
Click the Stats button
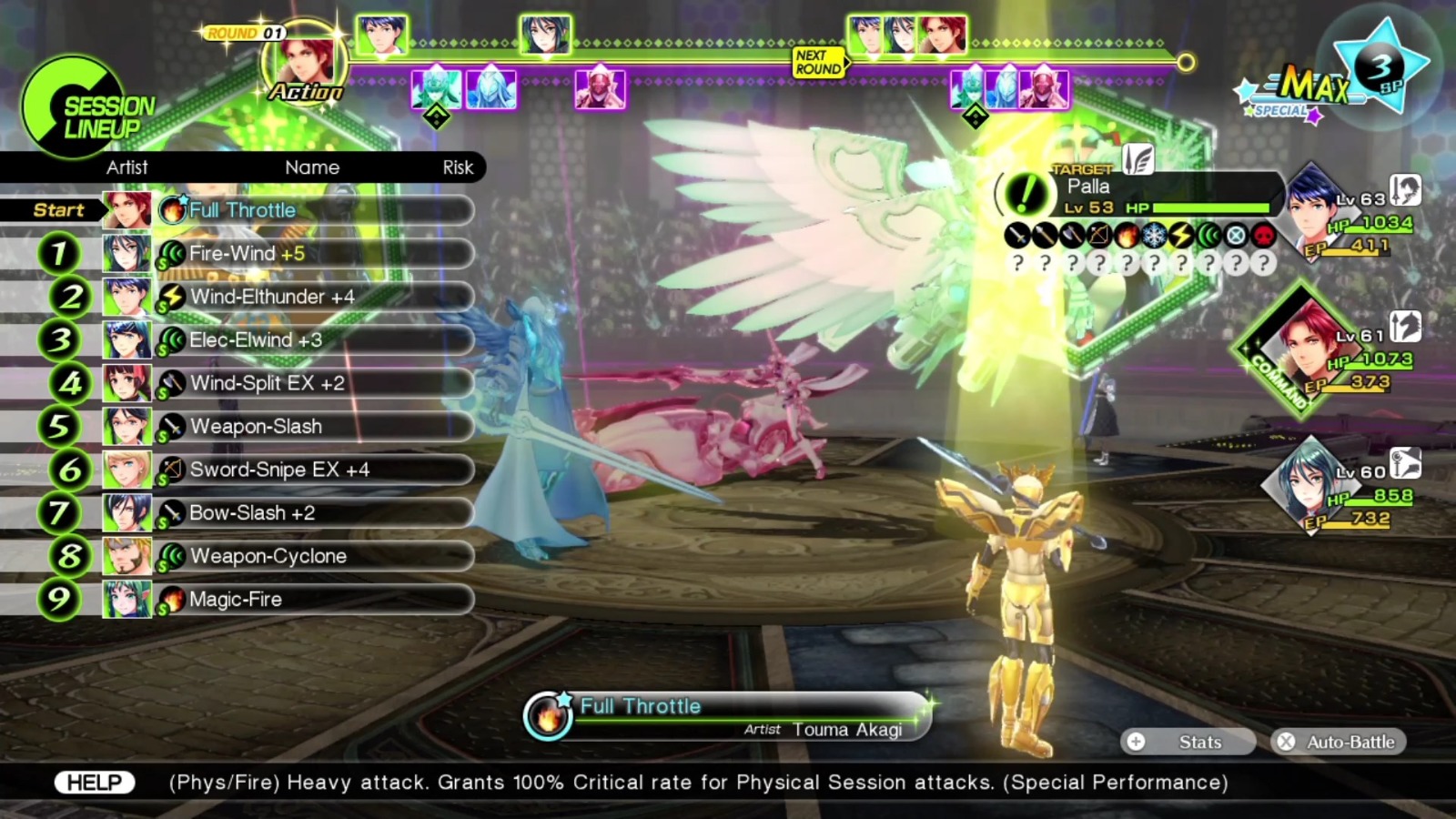coord(1188,742)
